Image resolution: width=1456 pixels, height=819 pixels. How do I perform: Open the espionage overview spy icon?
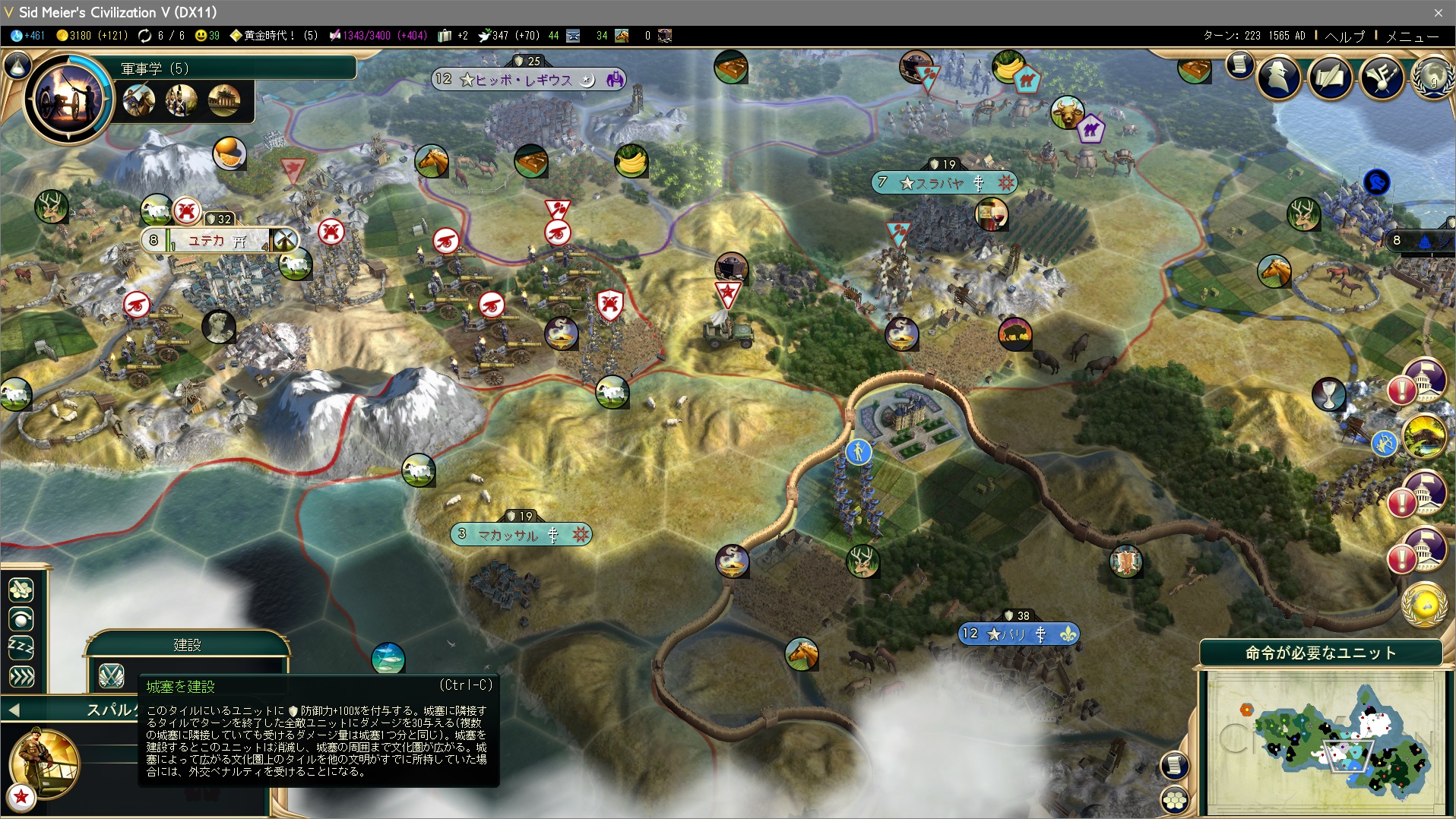coord(1279,77)
